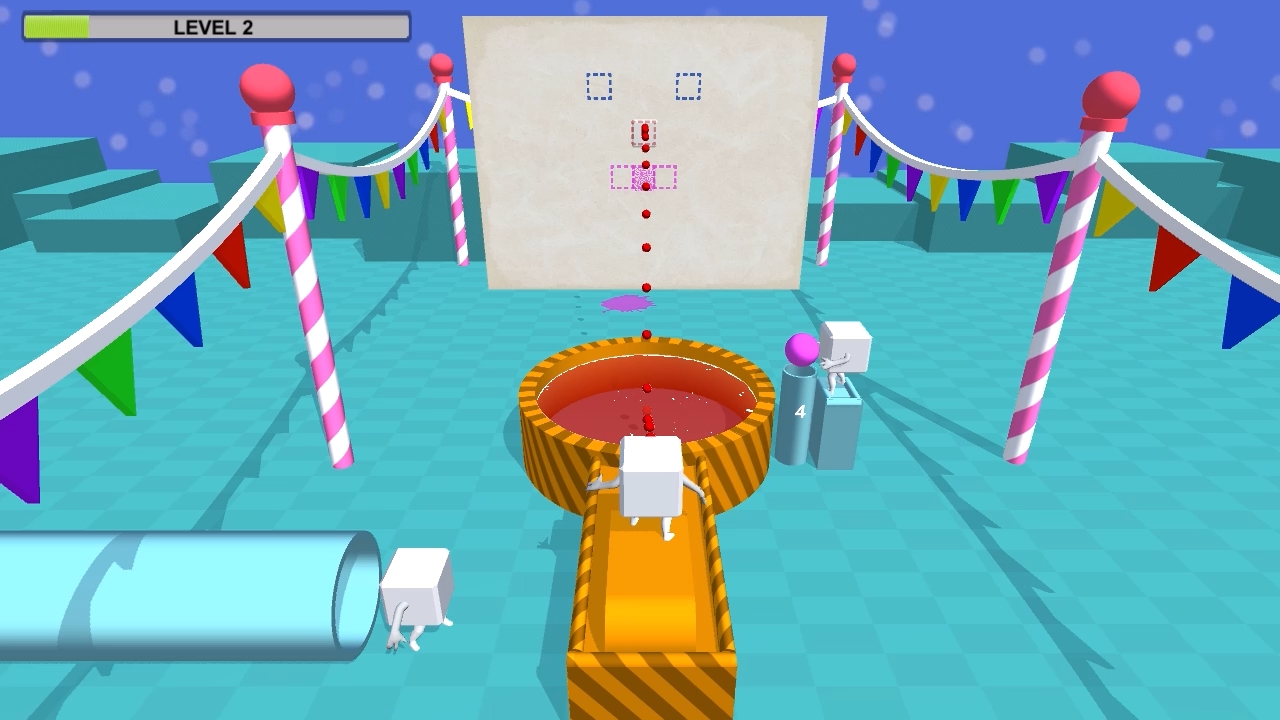This screenshot has height=720, width=1280.
Task: Click the small red splattered target square
Action: [645, 133]
